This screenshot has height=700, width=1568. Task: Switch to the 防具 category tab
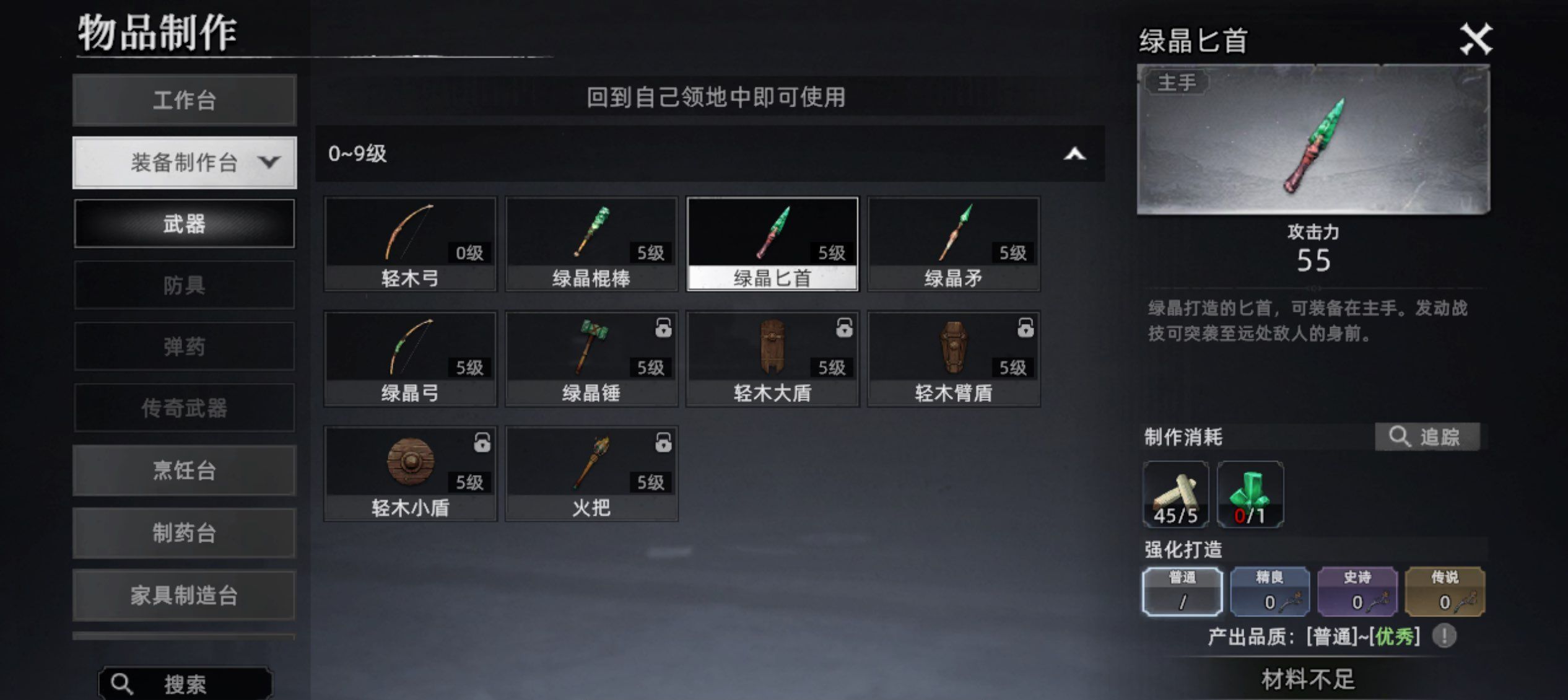tap(184, 285)
